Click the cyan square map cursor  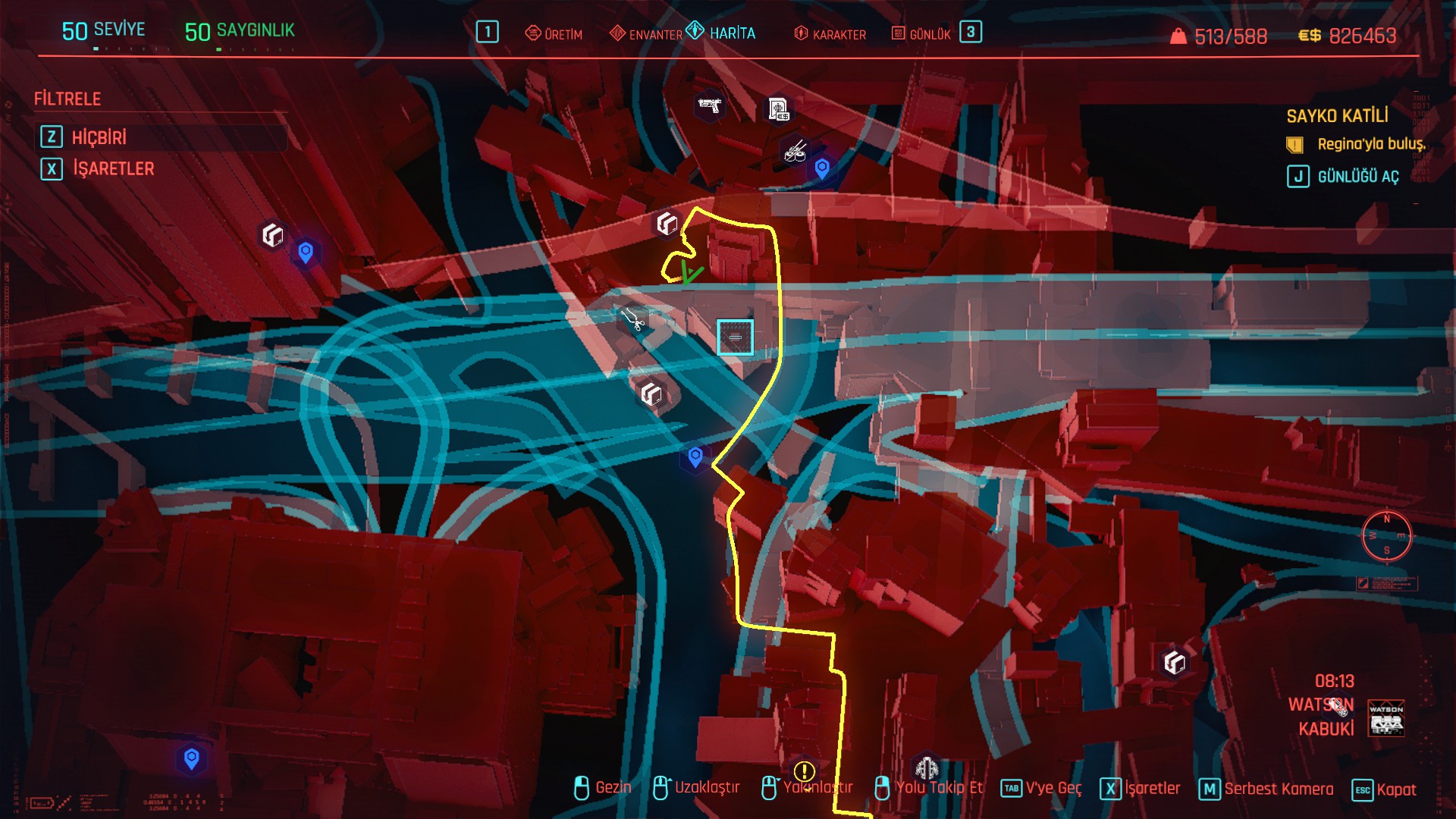(x=735, y=337)
